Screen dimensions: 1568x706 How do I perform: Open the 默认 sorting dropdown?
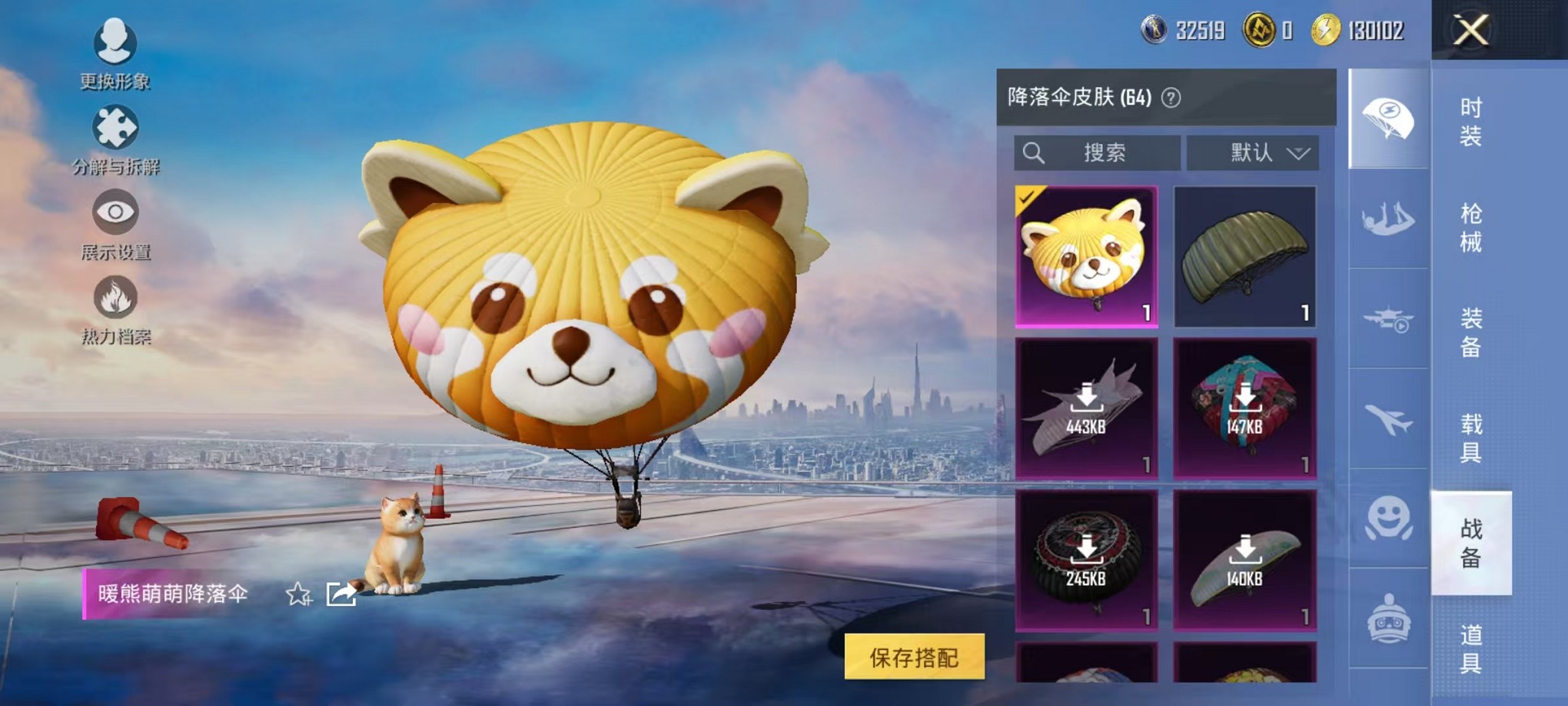click(1253, 153)
